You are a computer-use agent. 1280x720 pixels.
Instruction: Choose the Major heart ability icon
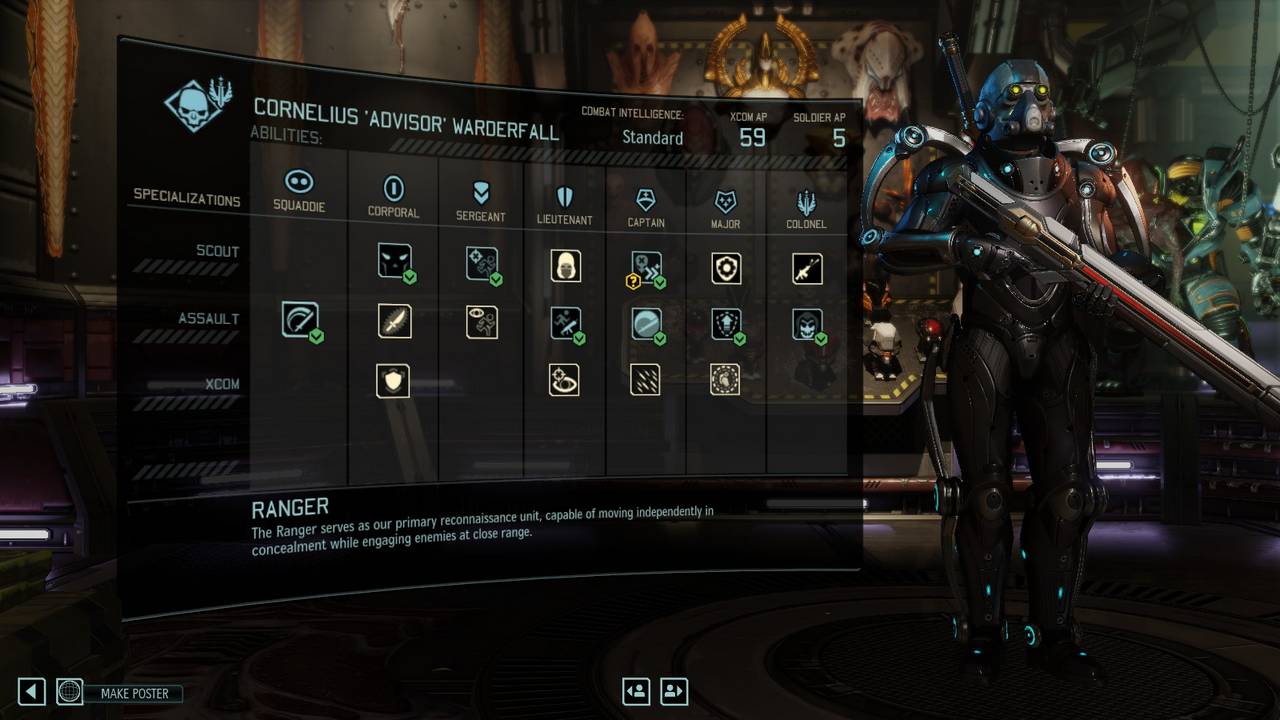click(x=725, y=379)
